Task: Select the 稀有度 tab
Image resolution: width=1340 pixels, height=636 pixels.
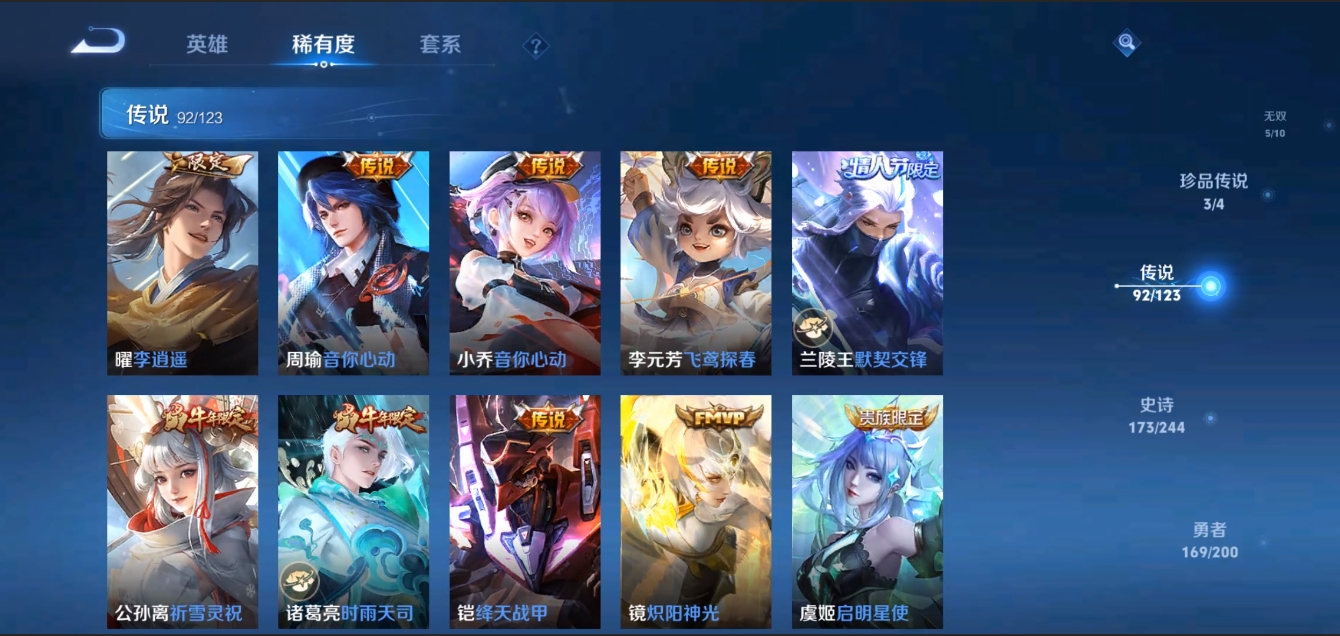Action: [x=323, y=45]
